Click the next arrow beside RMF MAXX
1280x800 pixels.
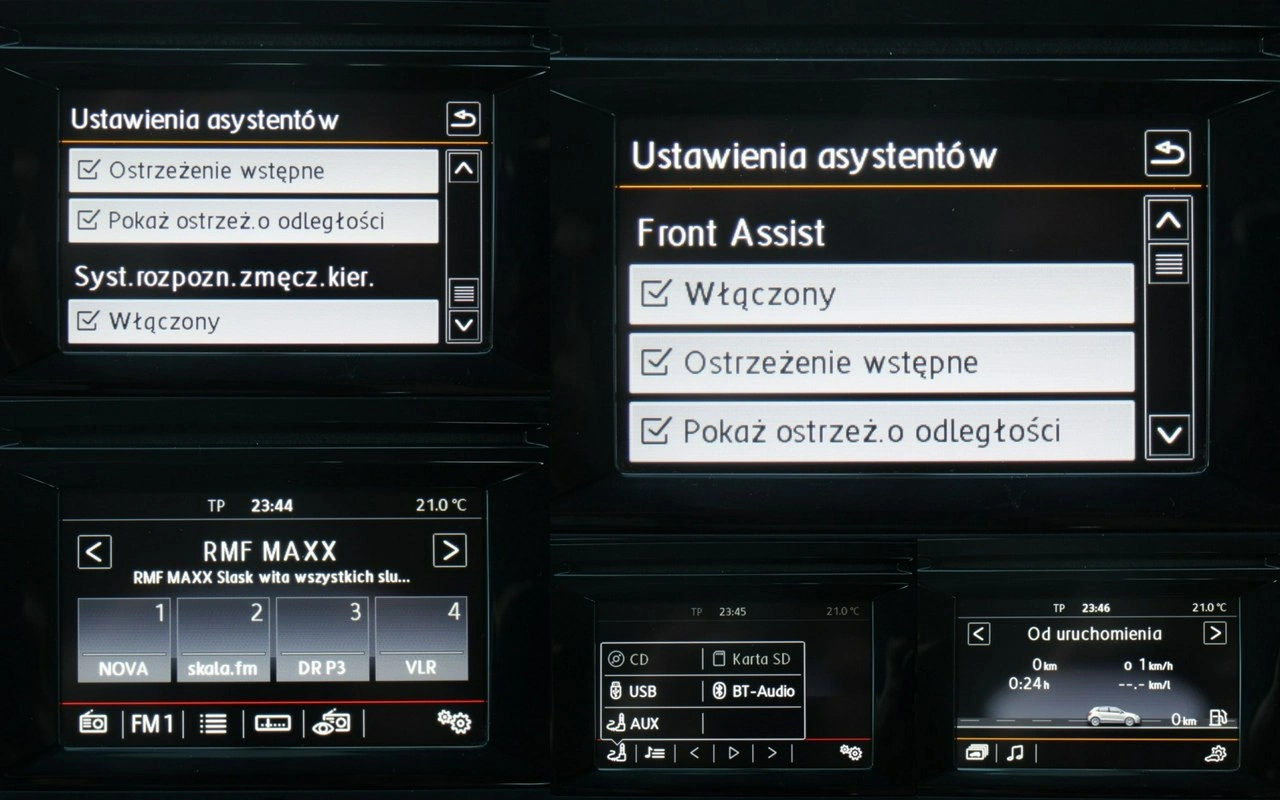(450, 551)
